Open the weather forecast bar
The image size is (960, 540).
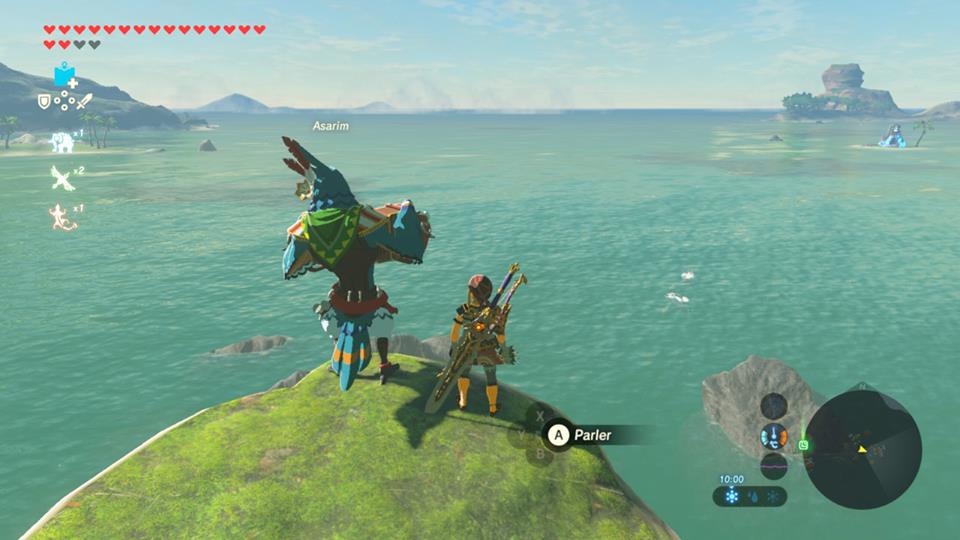(x=750, y=496)
